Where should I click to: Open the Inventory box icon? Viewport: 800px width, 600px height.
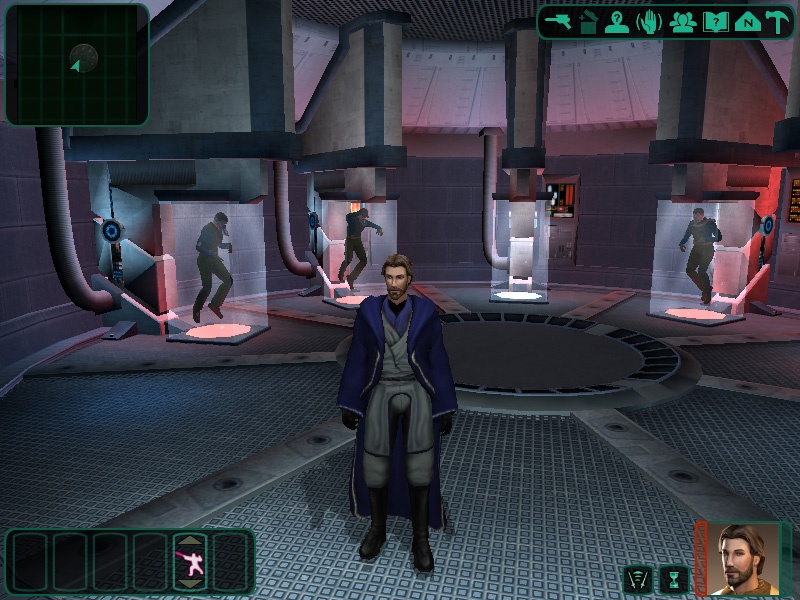point(588,22)
